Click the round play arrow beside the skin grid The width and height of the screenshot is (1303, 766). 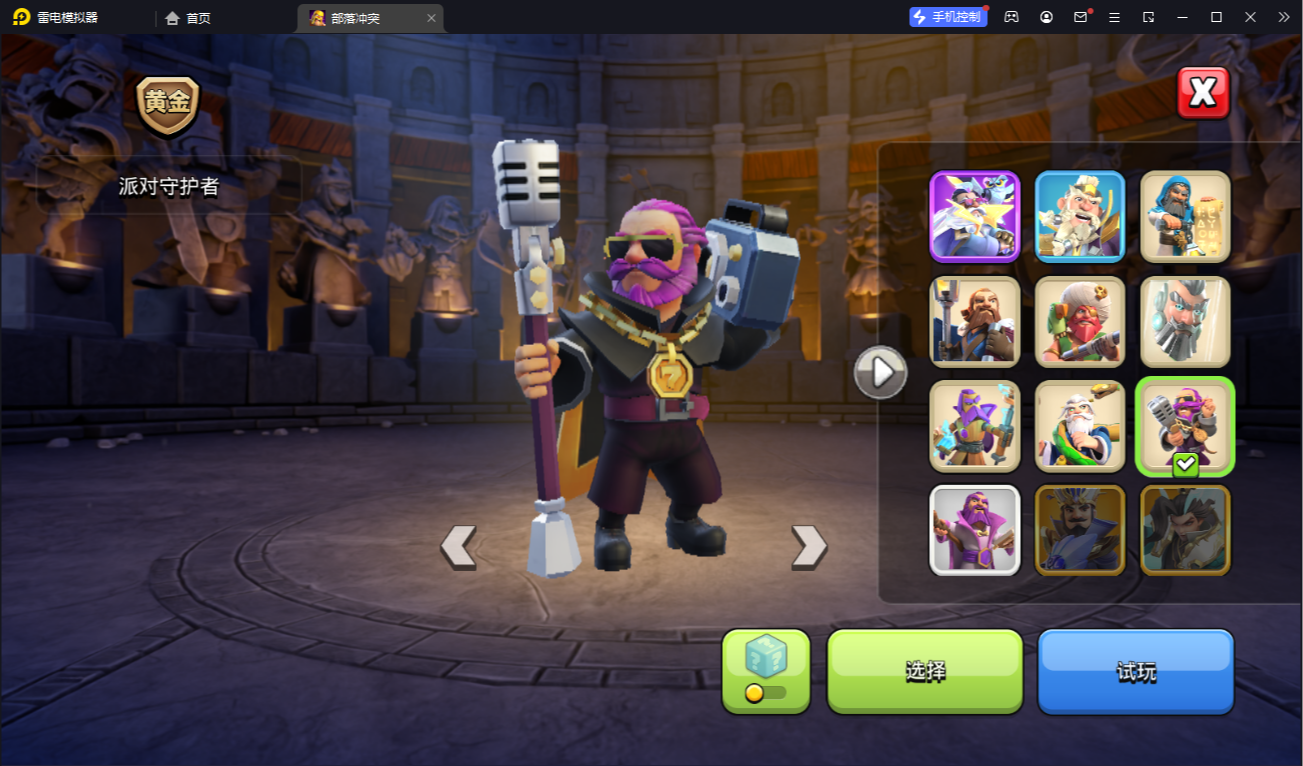[880, 372]
